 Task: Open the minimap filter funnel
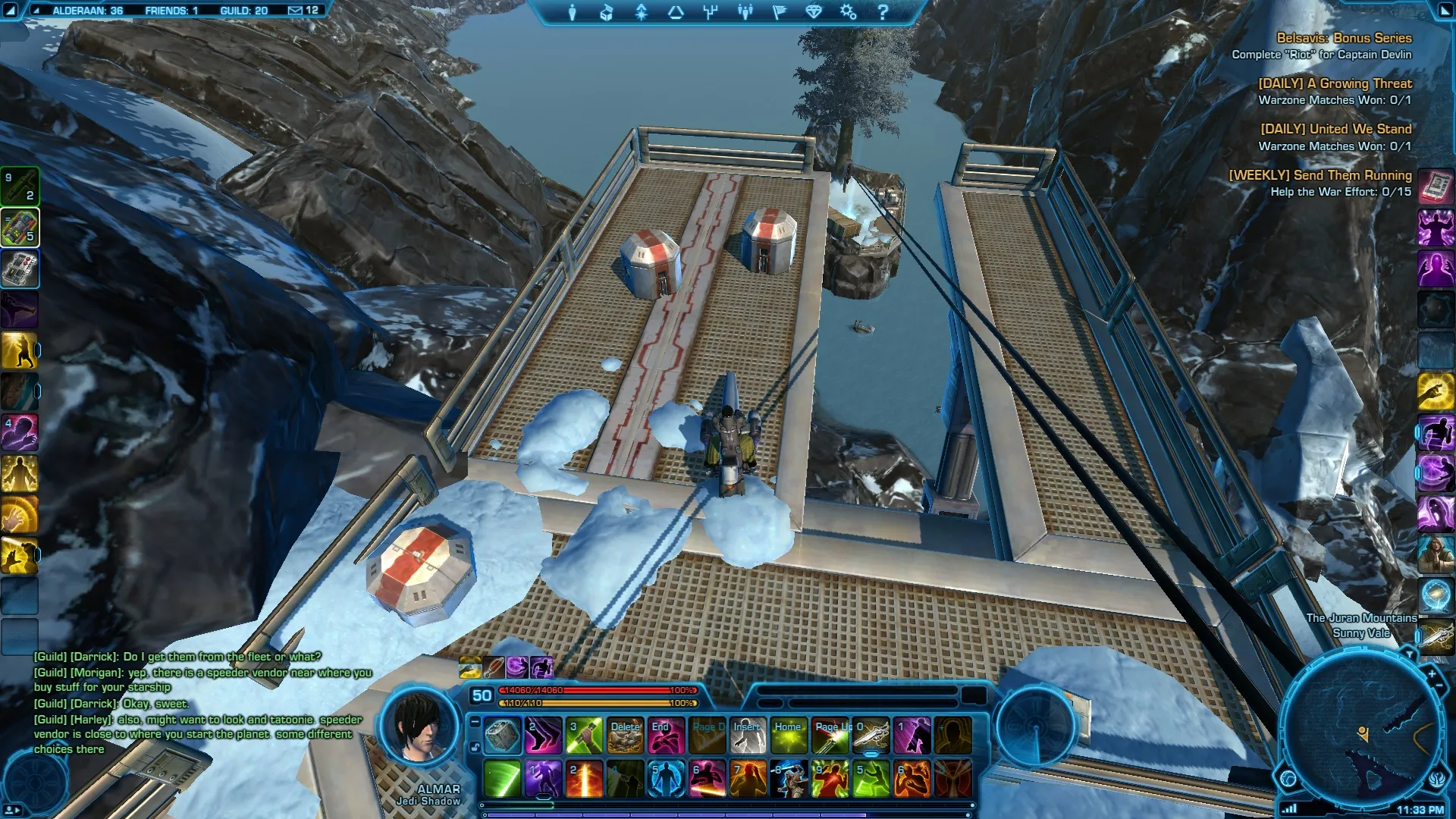1409,654
